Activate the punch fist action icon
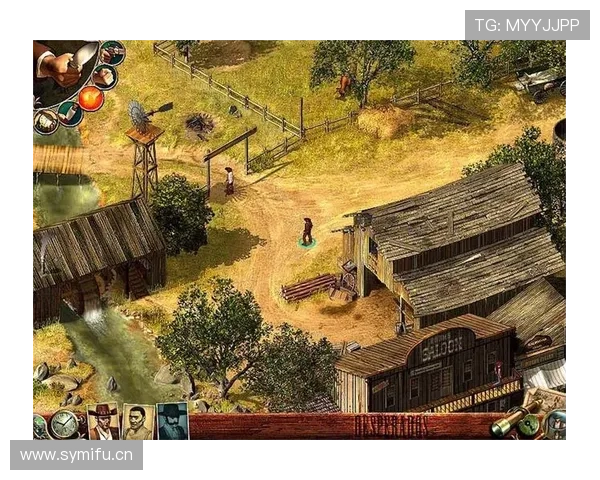 [104, 76]
